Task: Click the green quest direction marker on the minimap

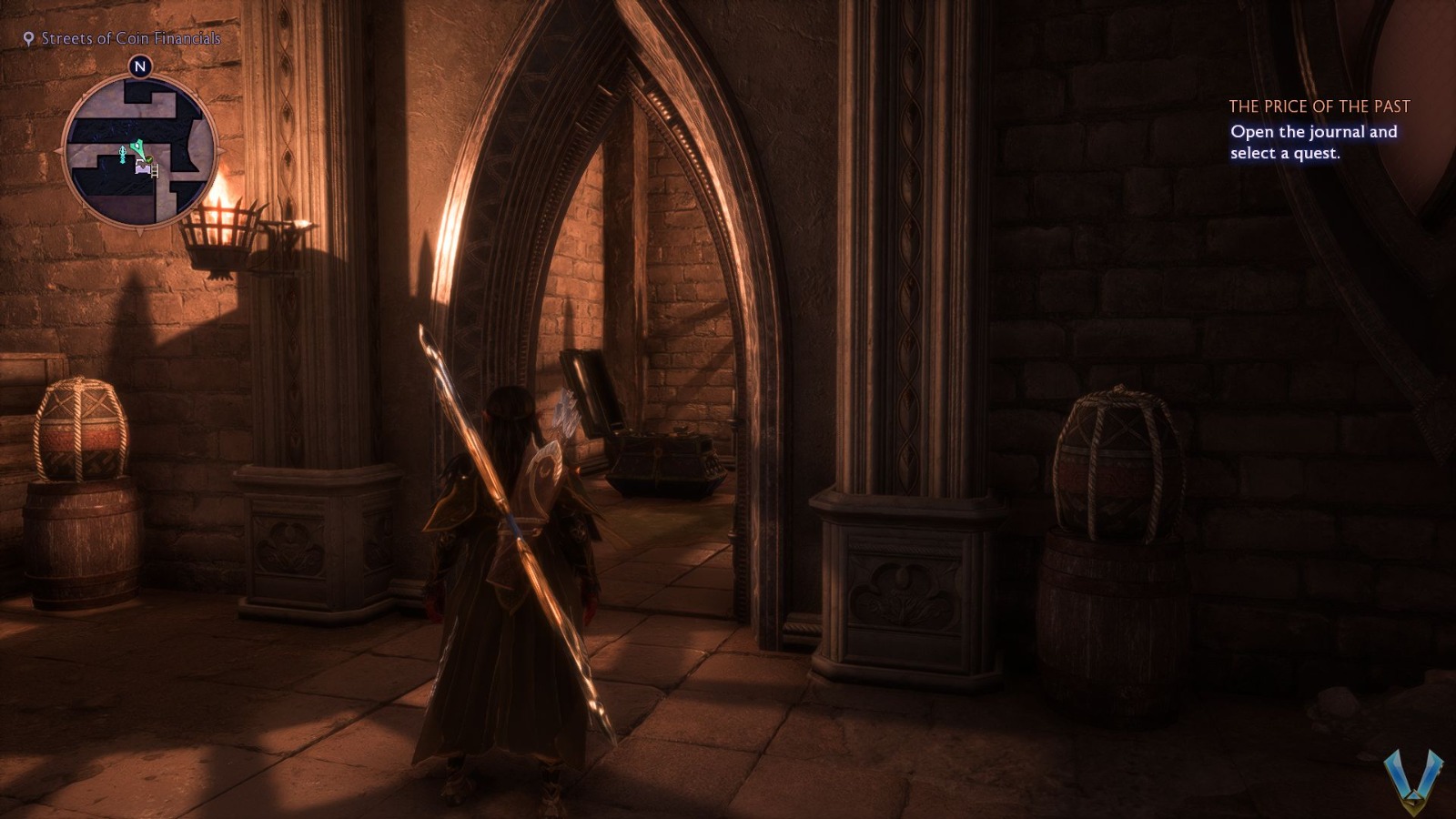Action: pyautogui.click(x=138, y=147)
